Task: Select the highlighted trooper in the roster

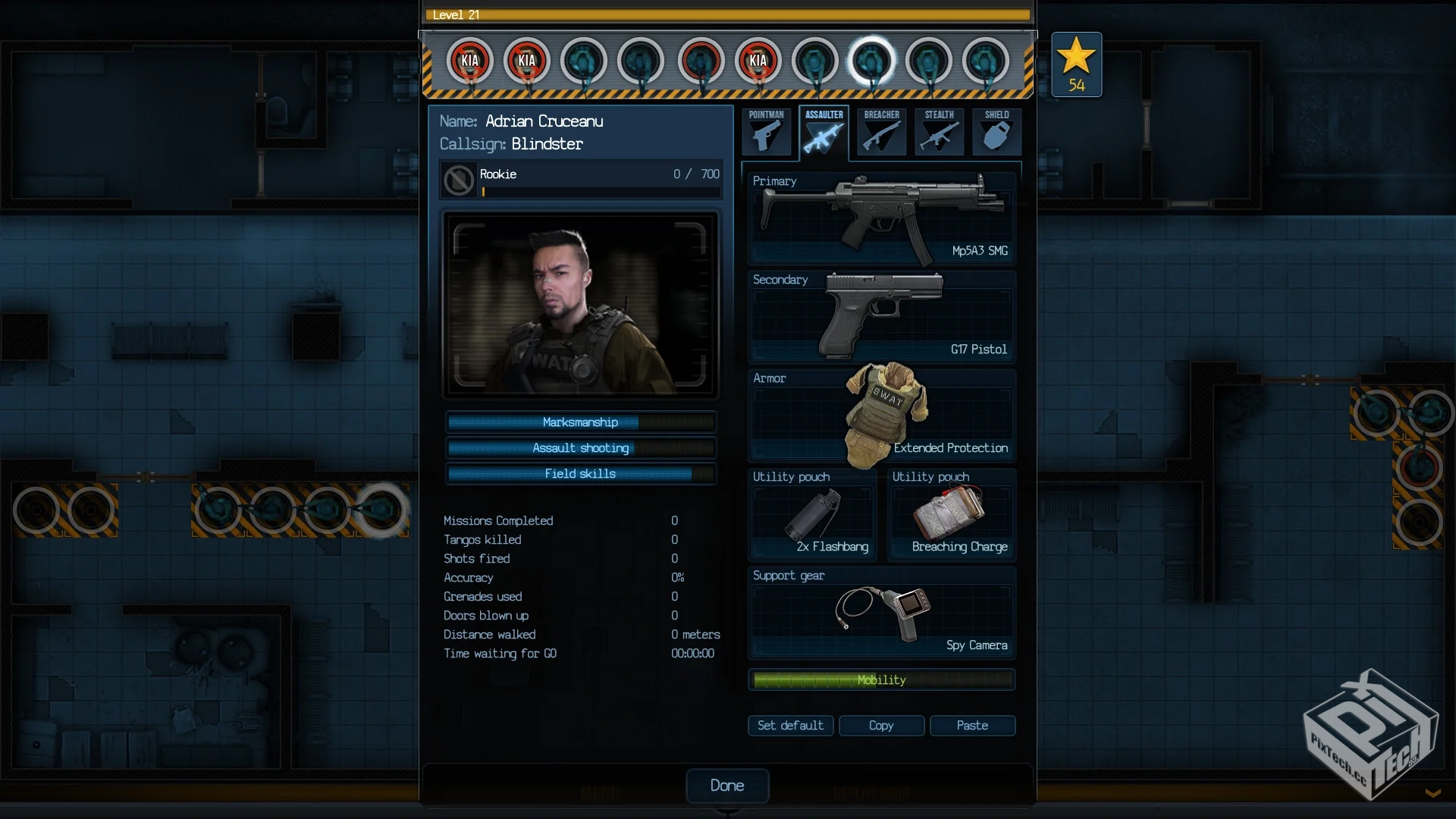Action: (x=871, y=61)
